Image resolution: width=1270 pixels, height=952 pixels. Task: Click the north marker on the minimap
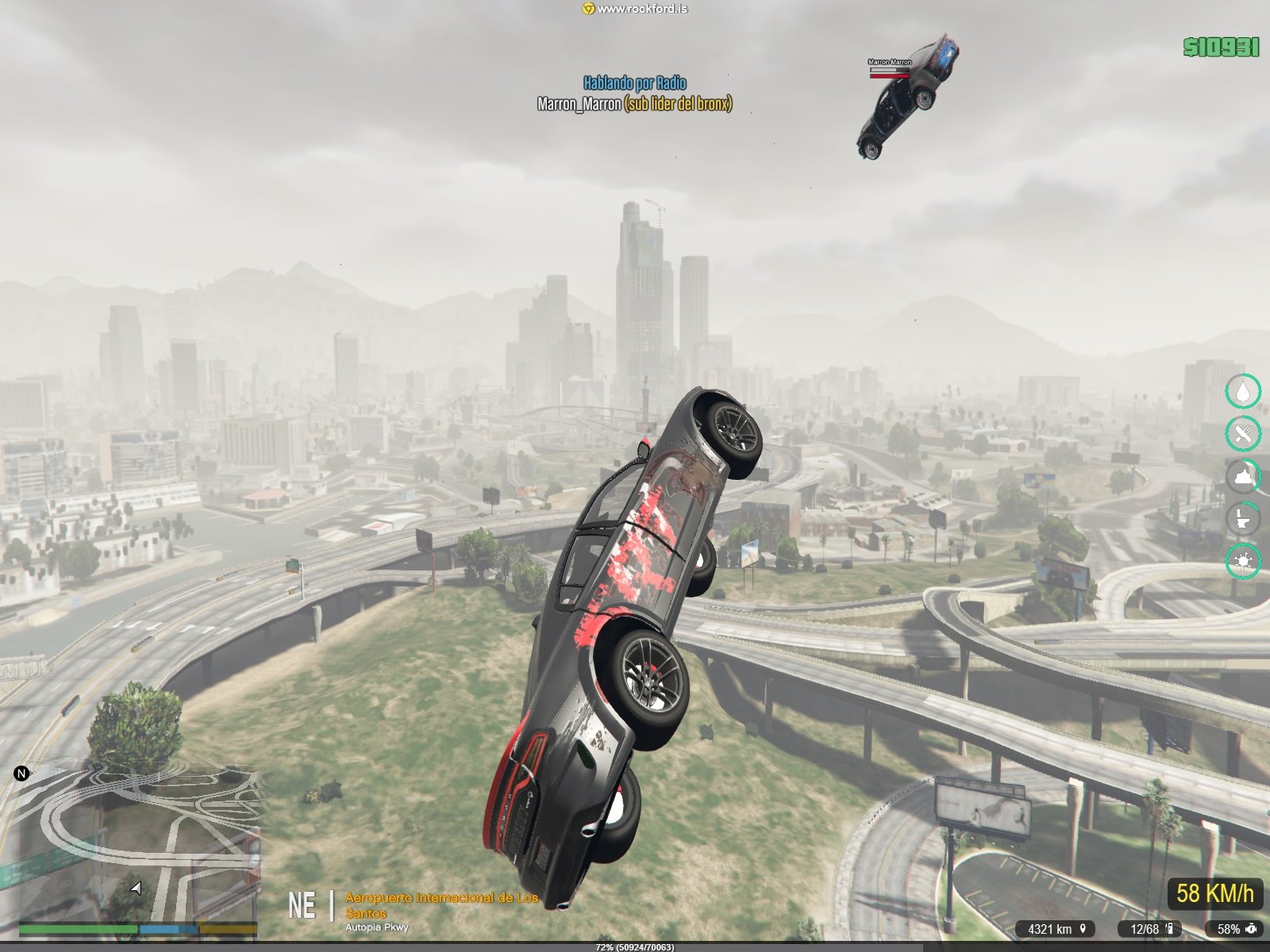point(21,773)
